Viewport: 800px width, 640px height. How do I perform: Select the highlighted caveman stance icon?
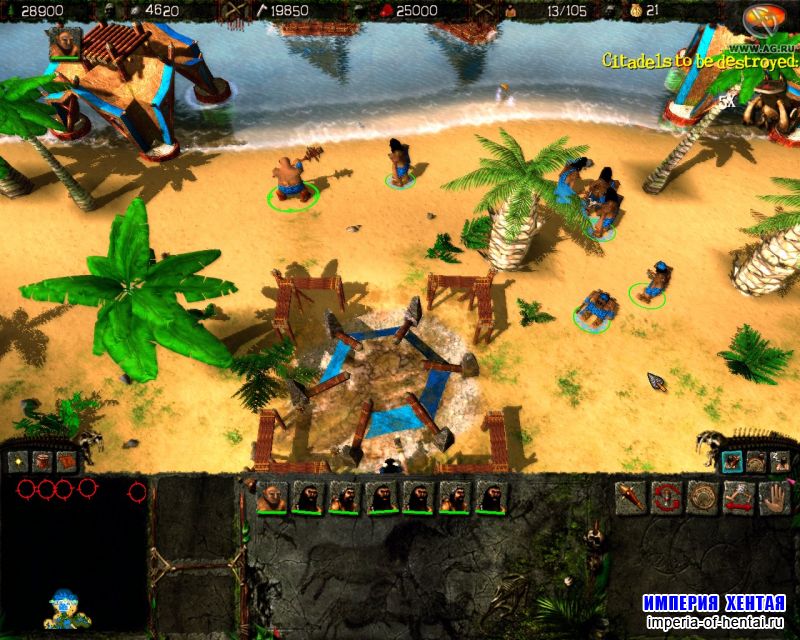pyautogui.click(x=731, y=462)
